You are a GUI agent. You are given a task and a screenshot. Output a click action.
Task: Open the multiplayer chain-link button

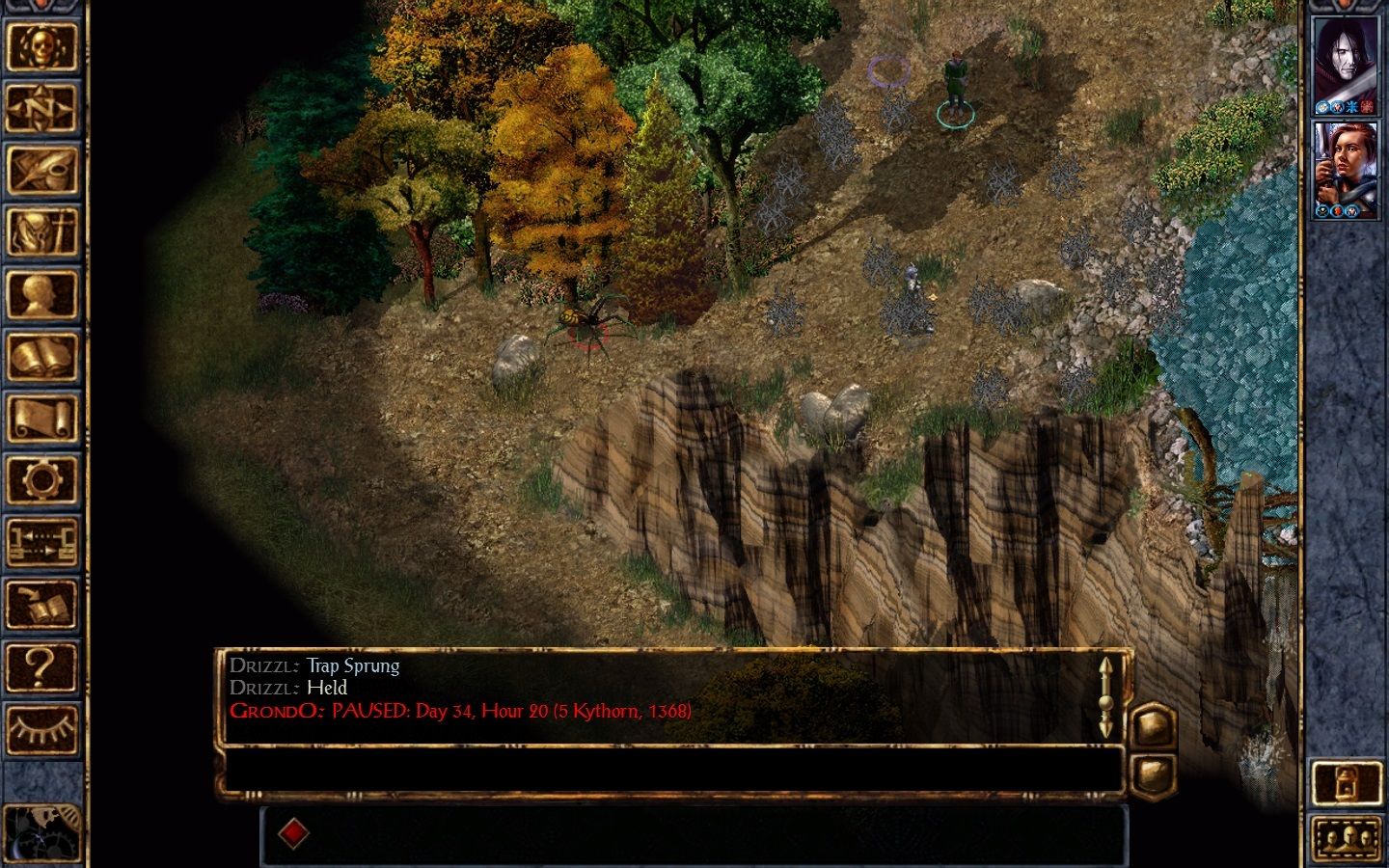pyautogui.click(x=41, y=542)
